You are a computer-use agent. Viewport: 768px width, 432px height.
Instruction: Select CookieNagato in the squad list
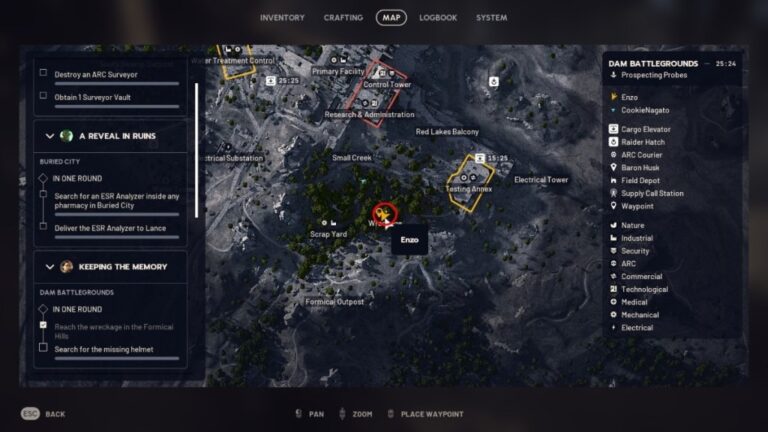644,110
